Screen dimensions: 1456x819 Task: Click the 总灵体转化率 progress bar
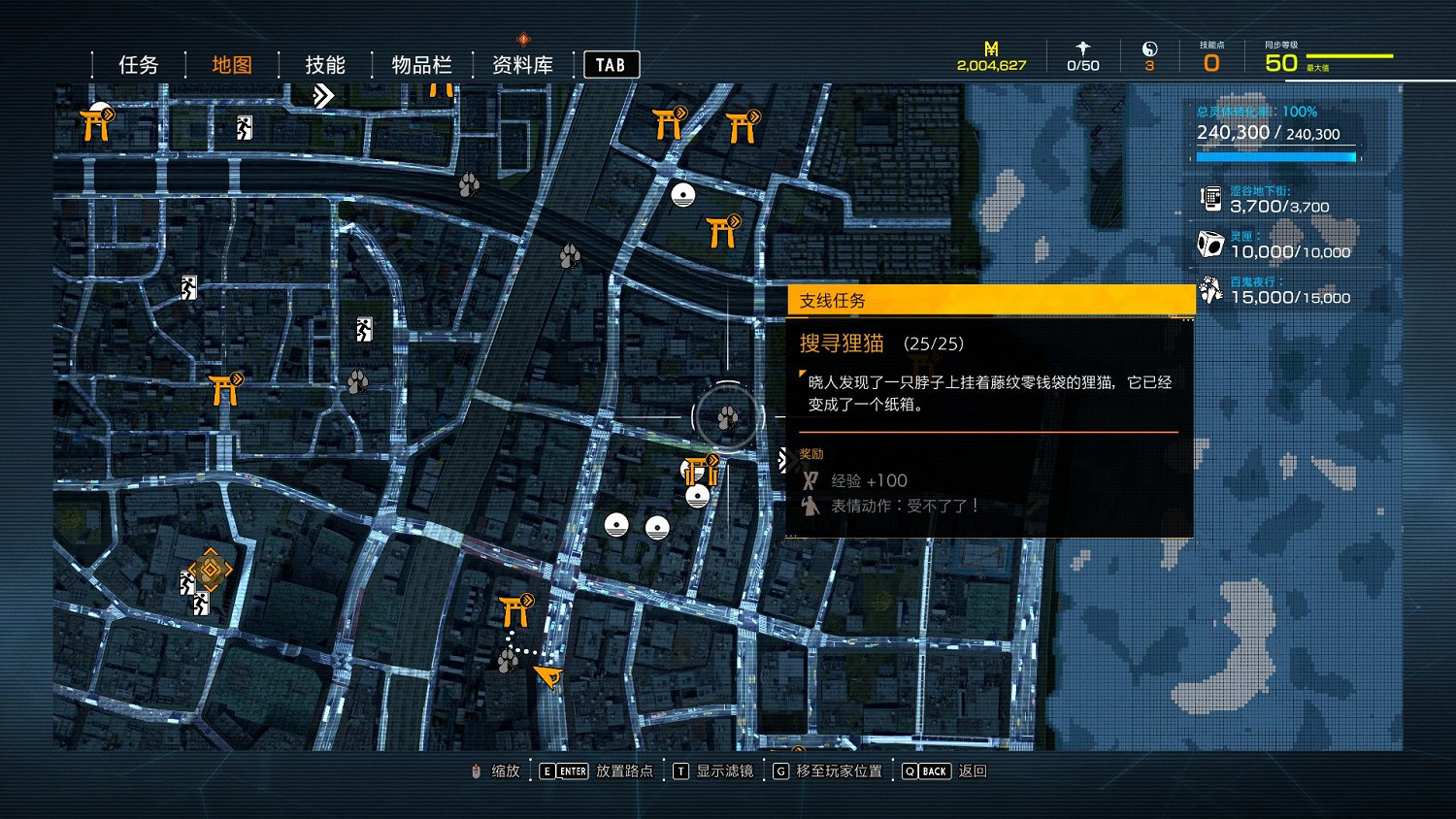click(1274, 156)
